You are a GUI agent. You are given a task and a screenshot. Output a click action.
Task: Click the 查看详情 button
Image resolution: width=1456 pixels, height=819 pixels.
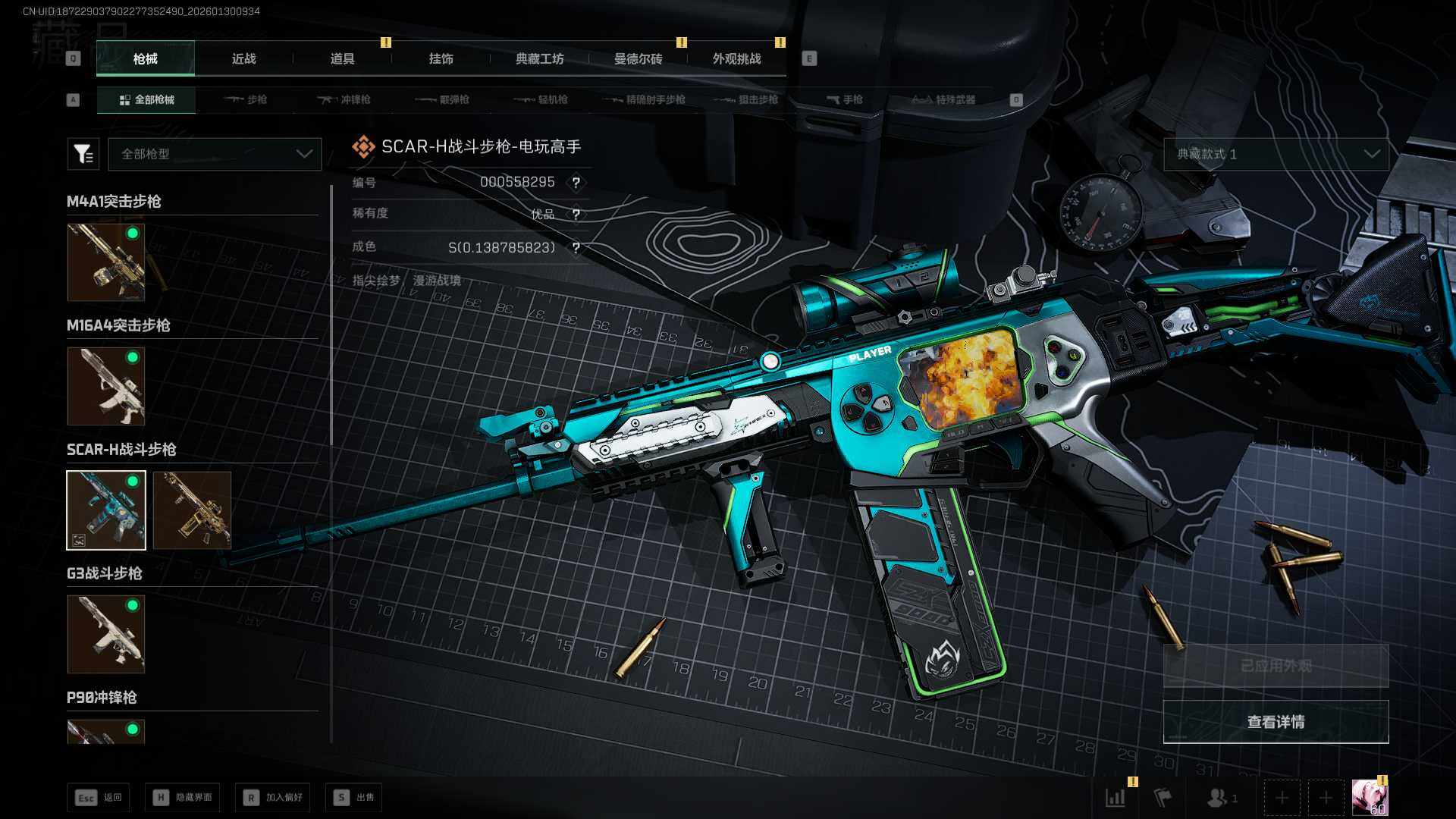tap(1276, 722)
